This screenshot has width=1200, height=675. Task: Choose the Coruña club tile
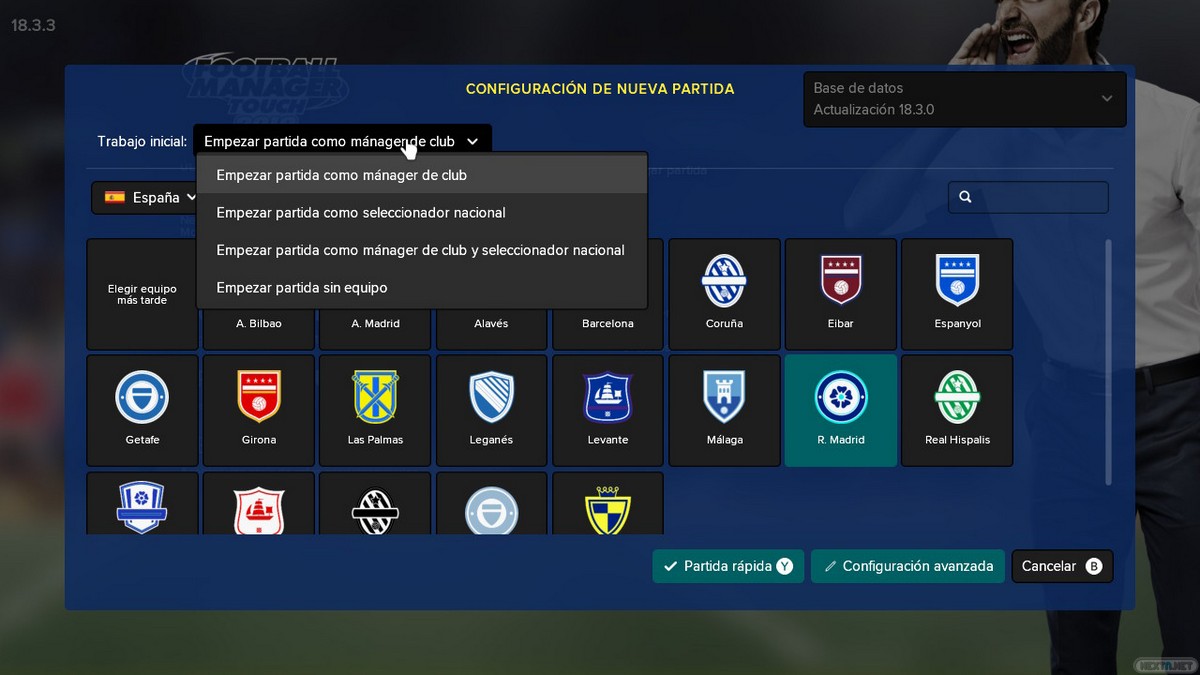725,294
